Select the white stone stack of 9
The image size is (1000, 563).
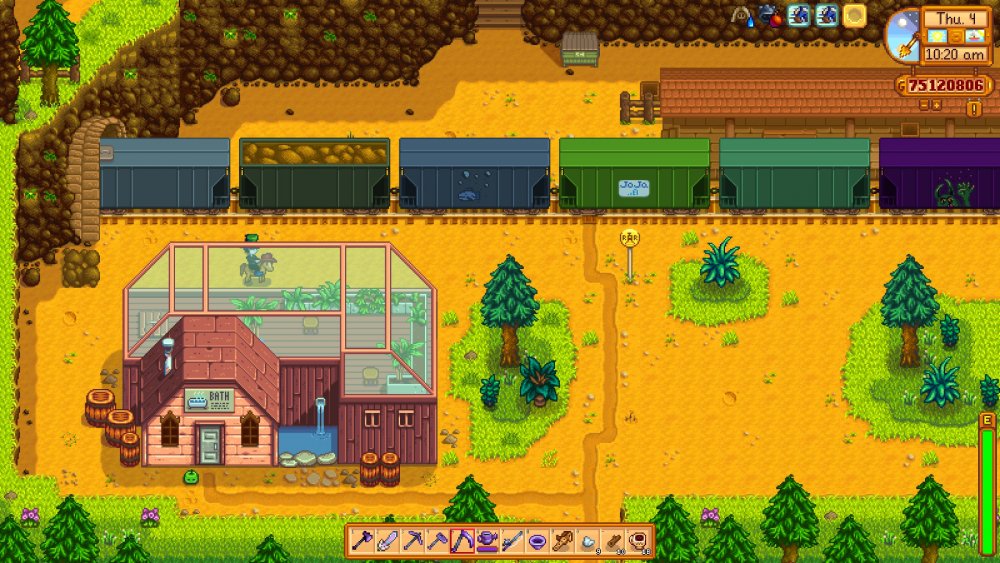(x=588, y=541)
